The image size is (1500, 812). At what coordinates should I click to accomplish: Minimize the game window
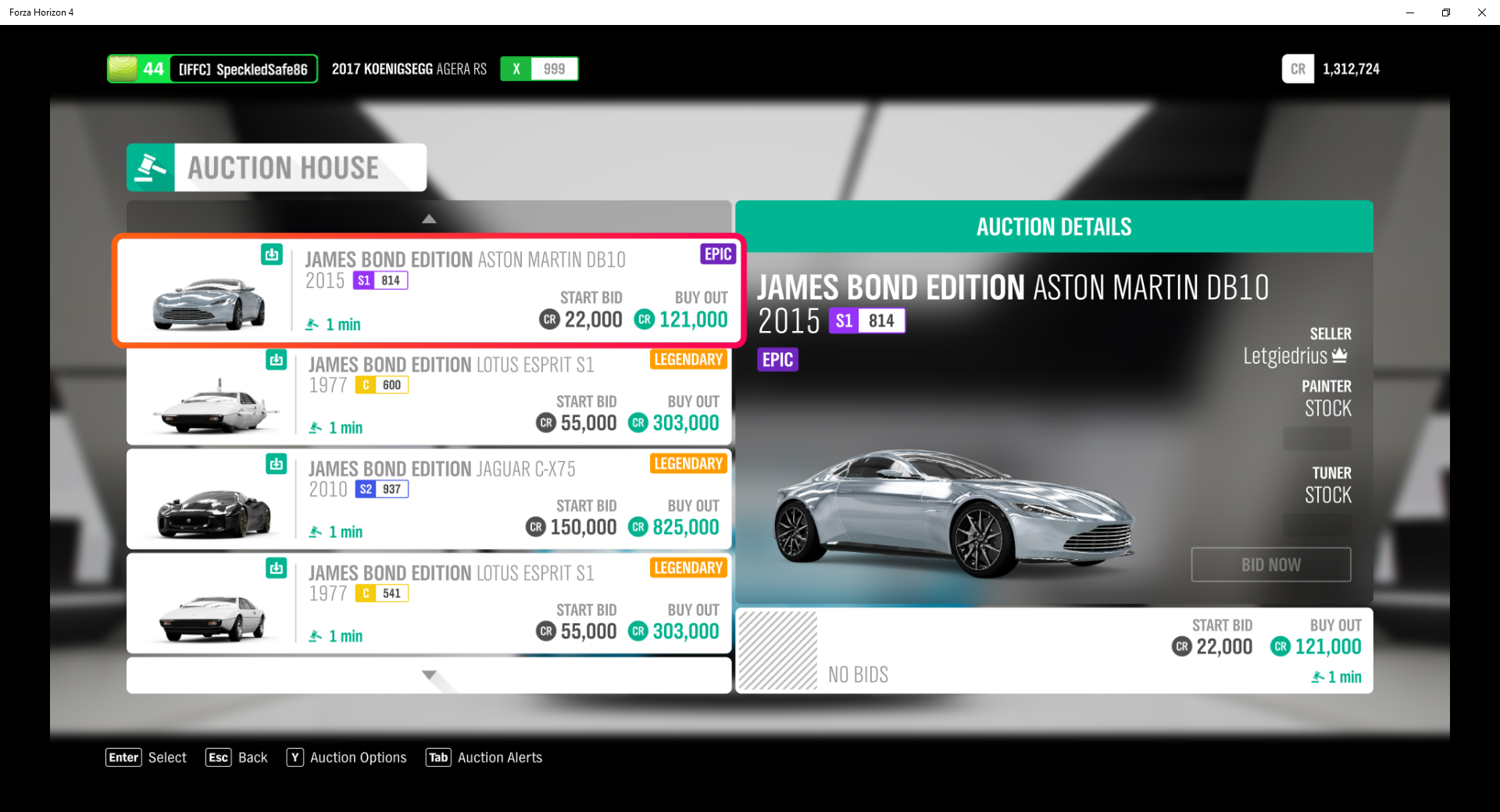[x=1409, y=12]
